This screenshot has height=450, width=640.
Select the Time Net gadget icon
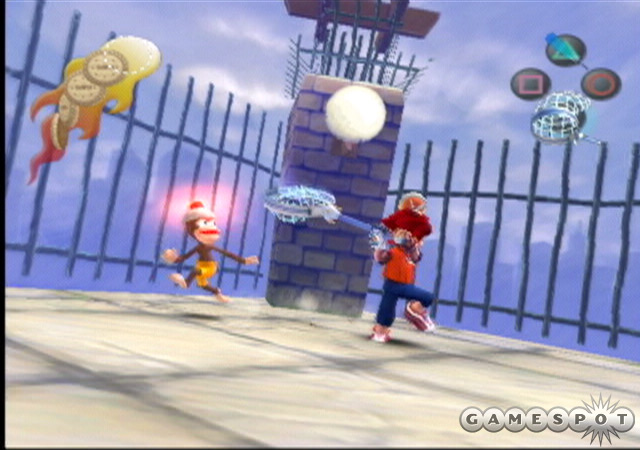click(562, 116)
